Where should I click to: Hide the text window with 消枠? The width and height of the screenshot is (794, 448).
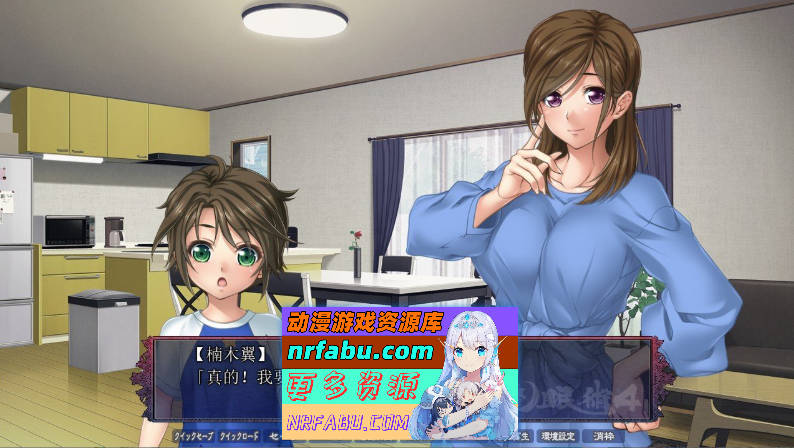click(602, 437)
